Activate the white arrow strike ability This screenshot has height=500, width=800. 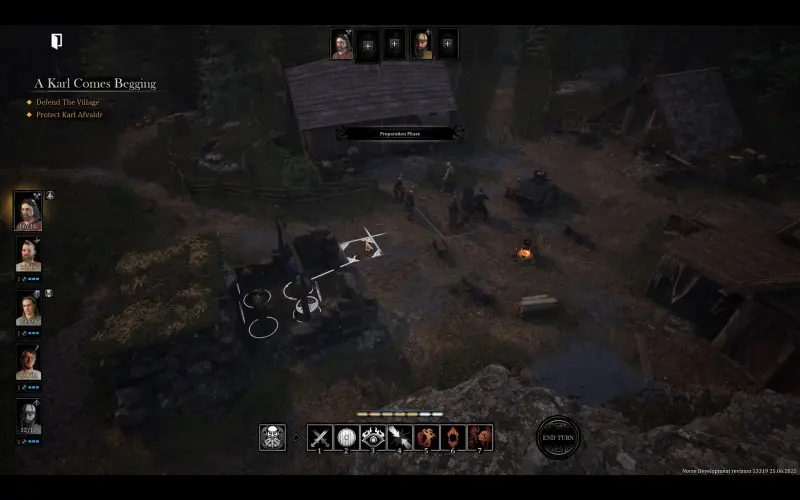pos(400,437)
